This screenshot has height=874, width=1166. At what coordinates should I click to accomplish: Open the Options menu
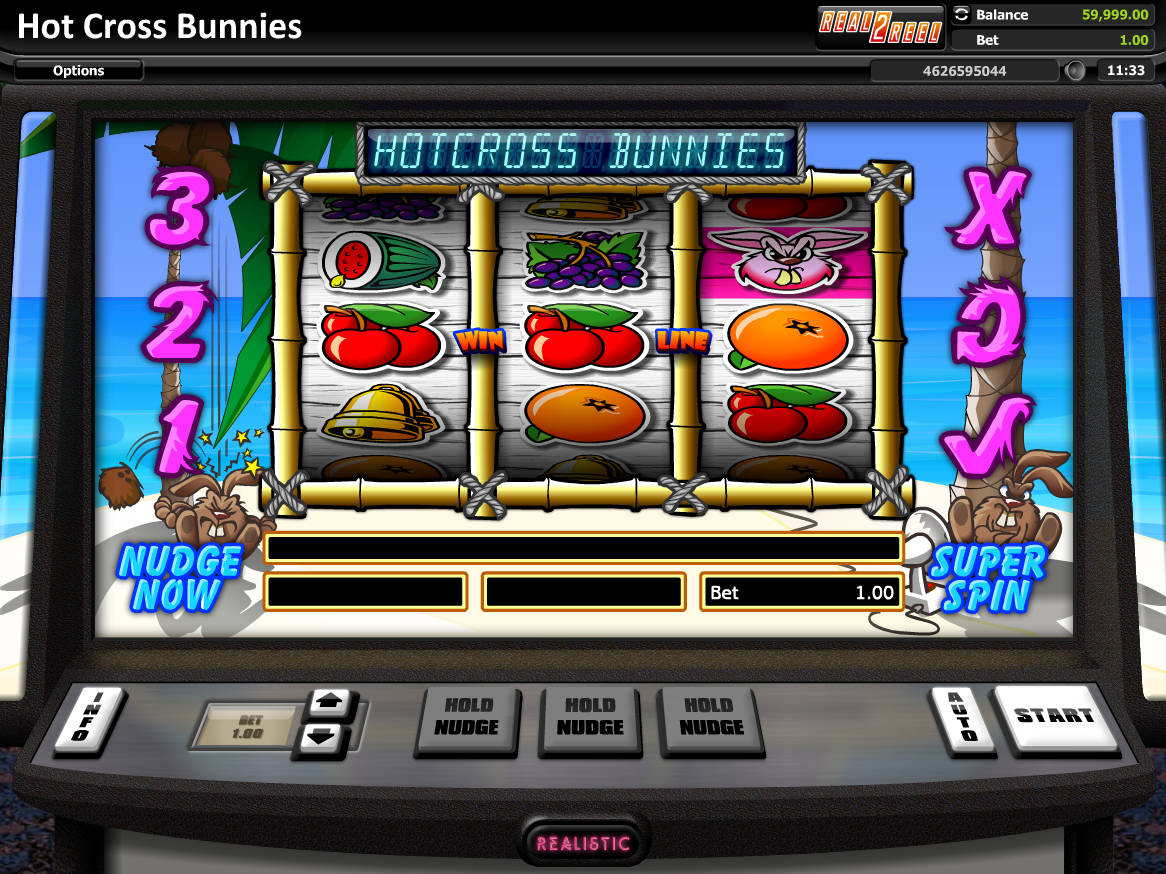(79, 70)
